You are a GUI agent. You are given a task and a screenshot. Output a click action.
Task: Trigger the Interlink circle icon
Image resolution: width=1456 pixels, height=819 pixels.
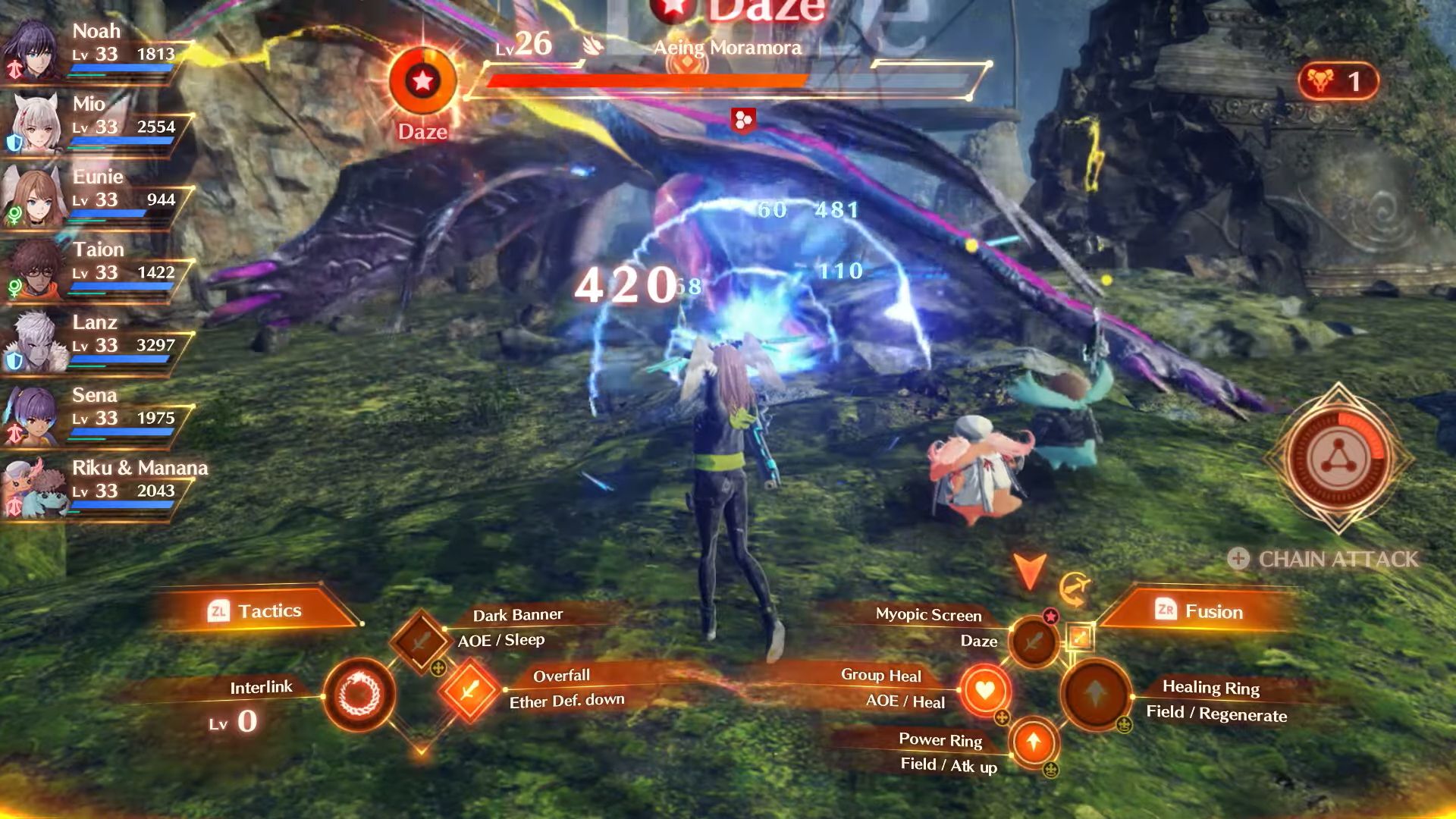pyautogui.click(x=359, y=695)
